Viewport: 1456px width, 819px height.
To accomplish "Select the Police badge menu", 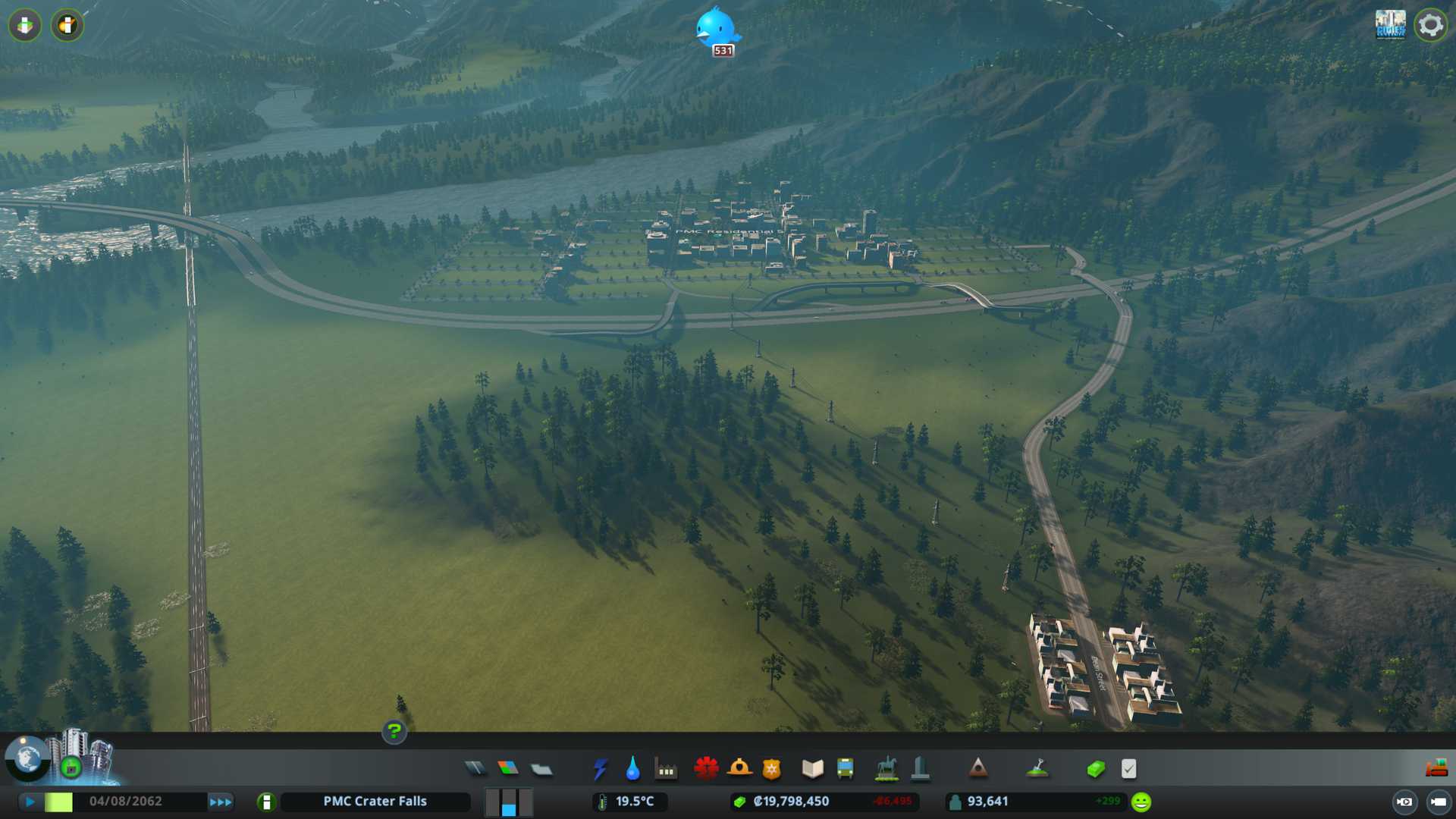I will click(772, 769).
